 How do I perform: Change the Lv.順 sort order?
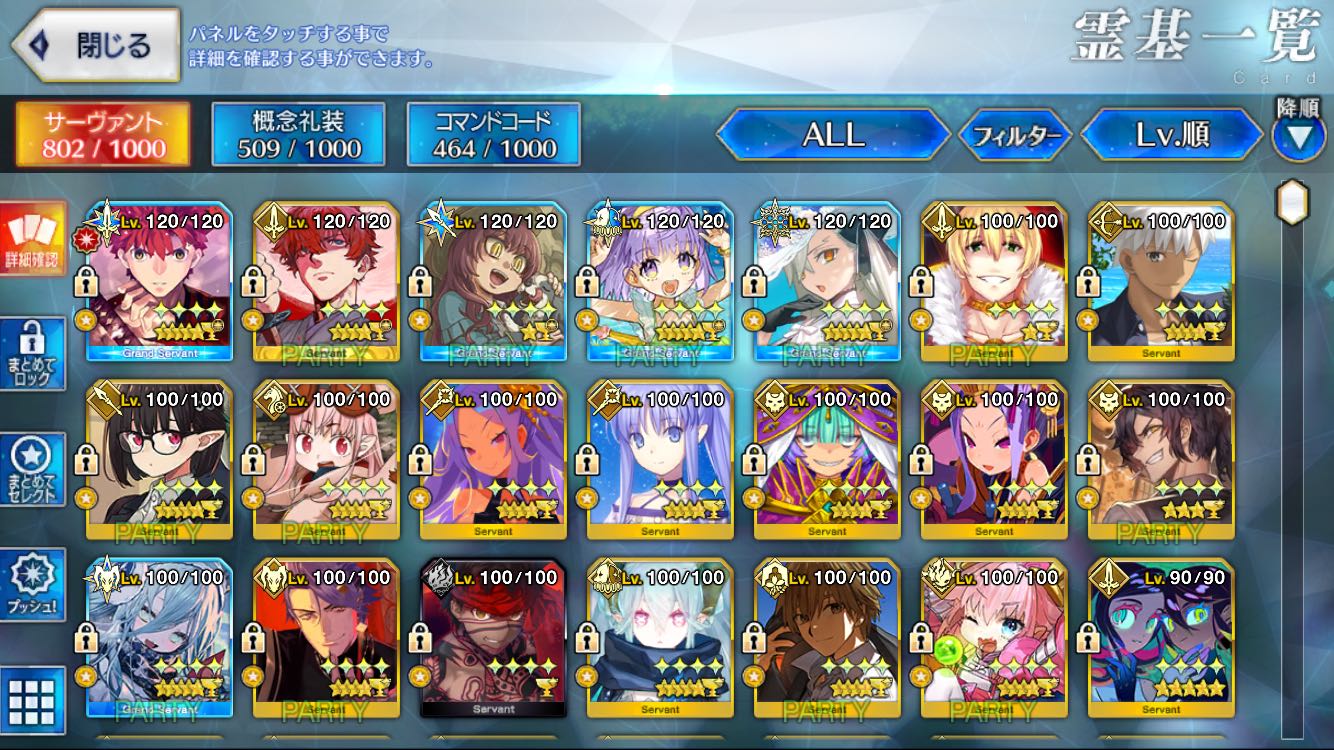pyautogui.click(x=1172, y=135)
